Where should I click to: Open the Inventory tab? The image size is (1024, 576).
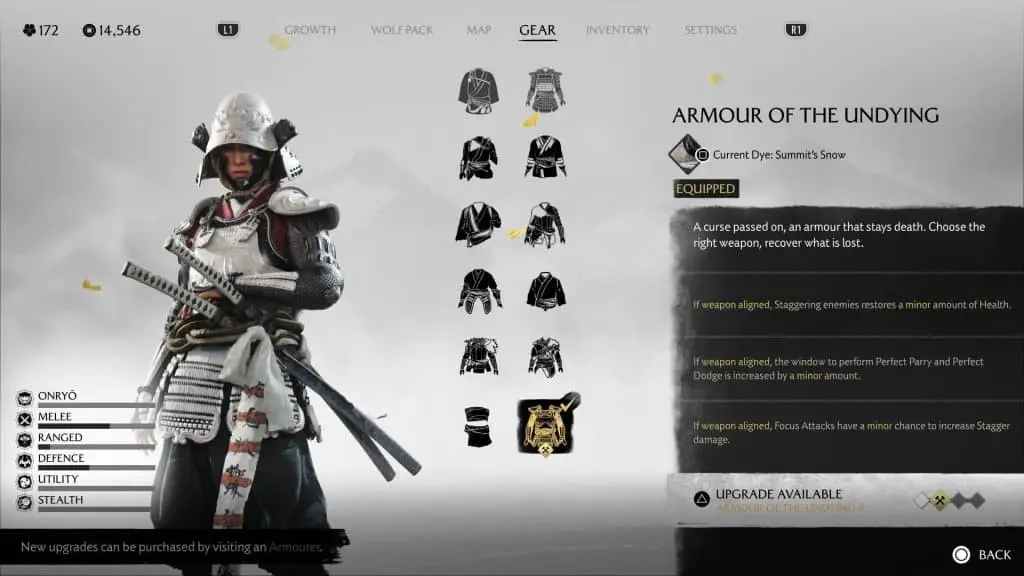[617, 30]
